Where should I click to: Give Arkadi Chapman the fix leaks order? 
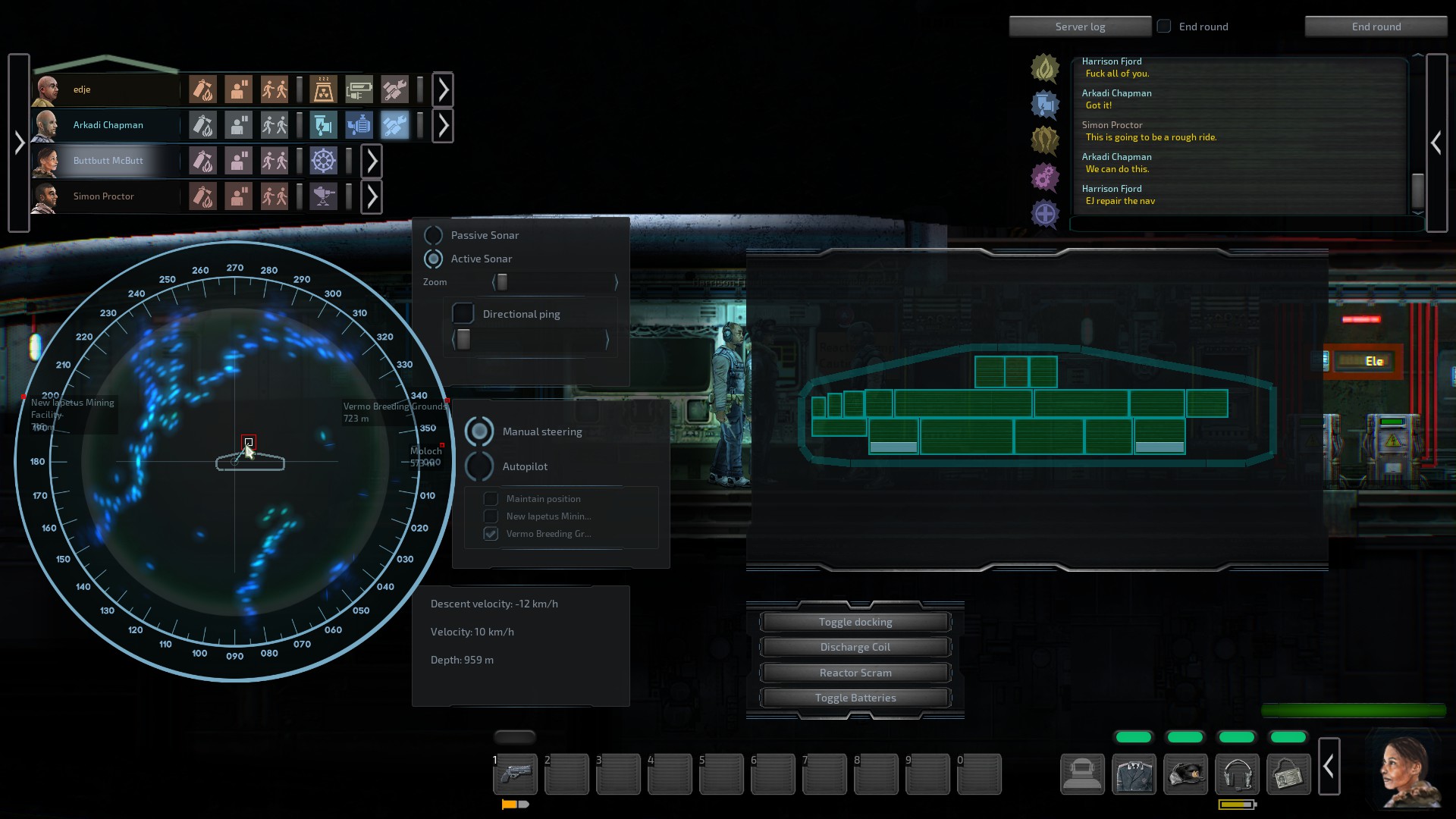[x=324, y=125]
